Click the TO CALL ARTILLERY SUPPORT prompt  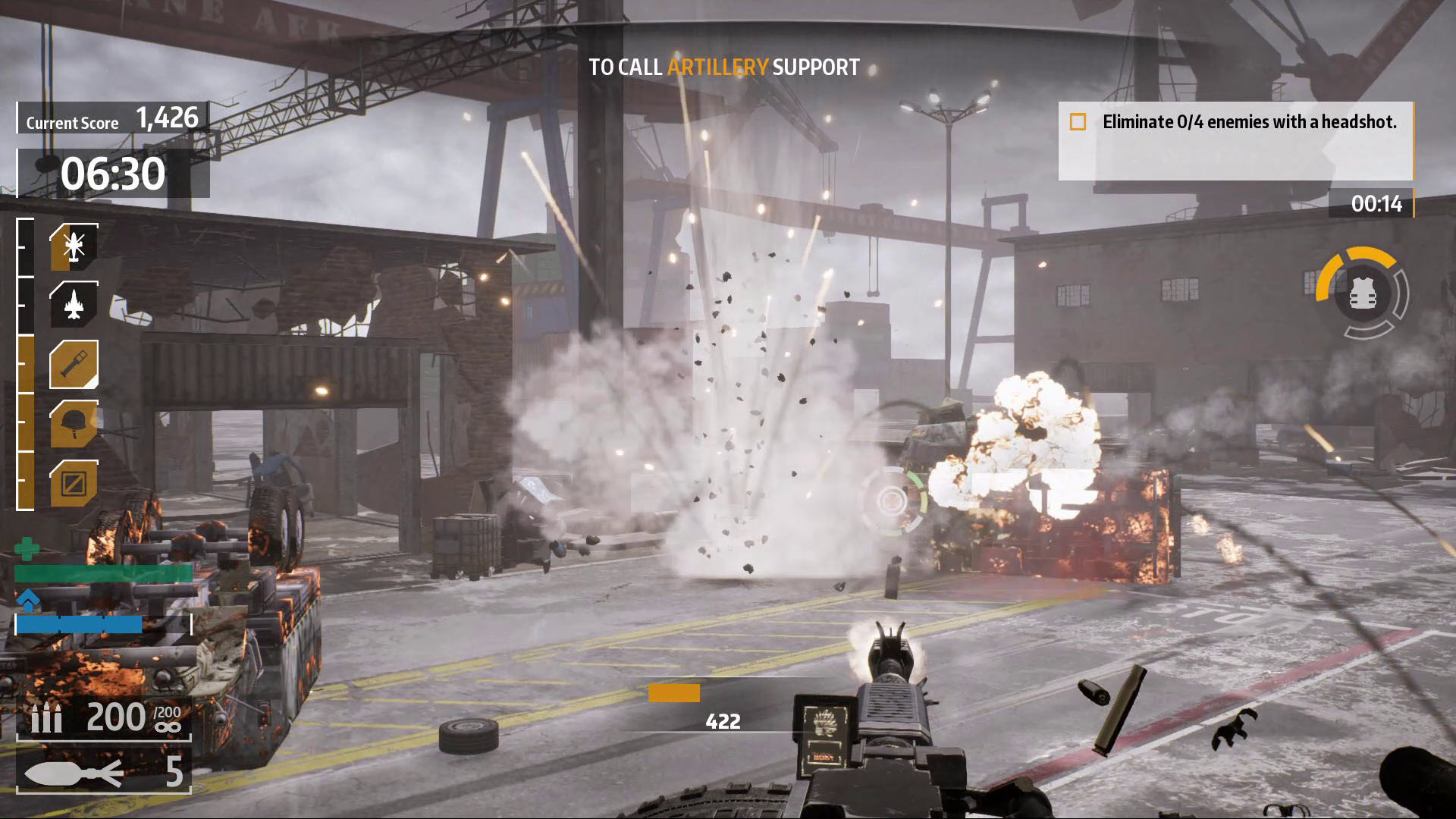point(723,67)
